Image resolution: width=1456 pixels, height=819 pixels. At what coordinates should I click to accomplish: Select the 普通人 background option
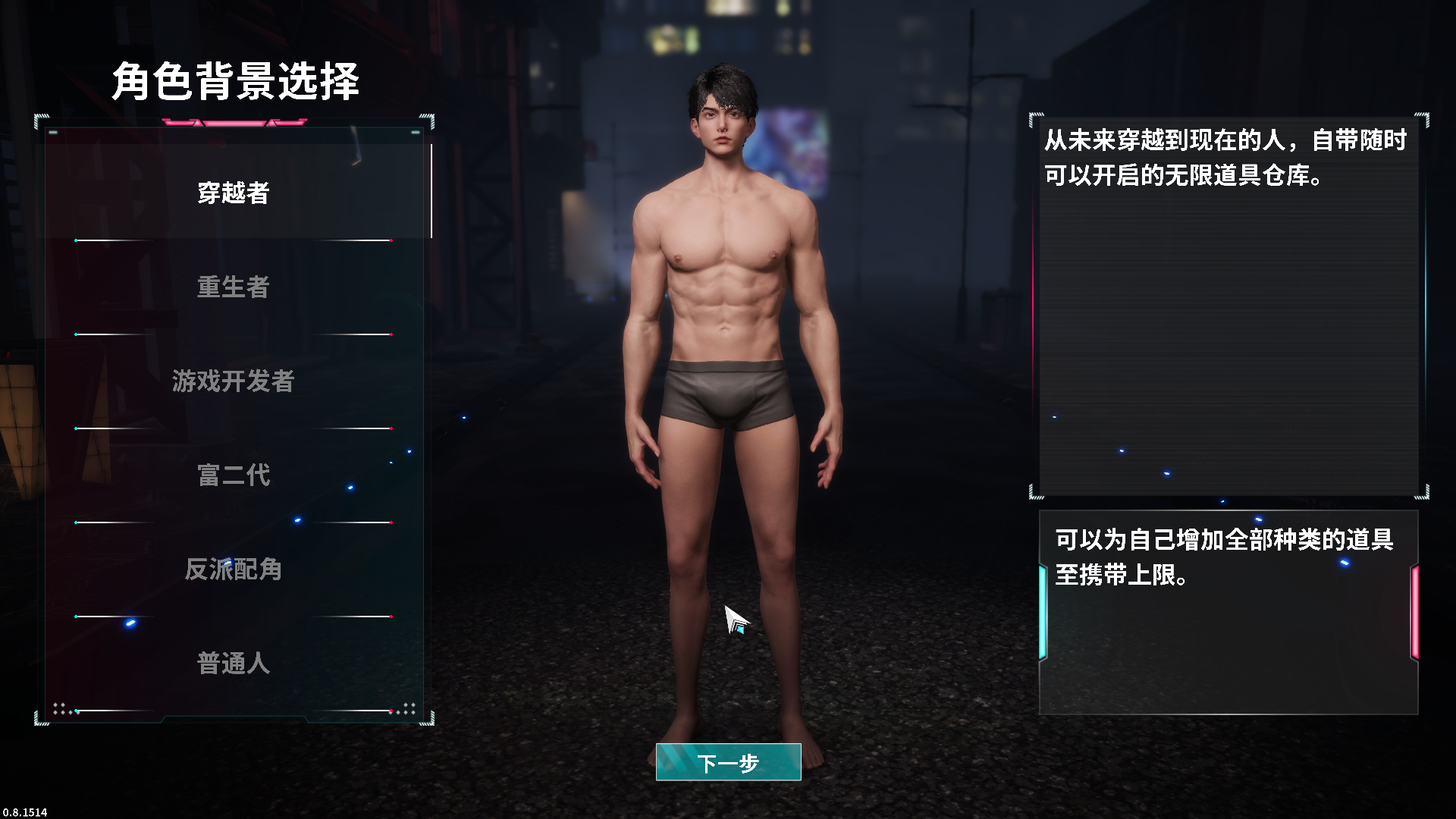pyautogui.click(x=234, y=663)
